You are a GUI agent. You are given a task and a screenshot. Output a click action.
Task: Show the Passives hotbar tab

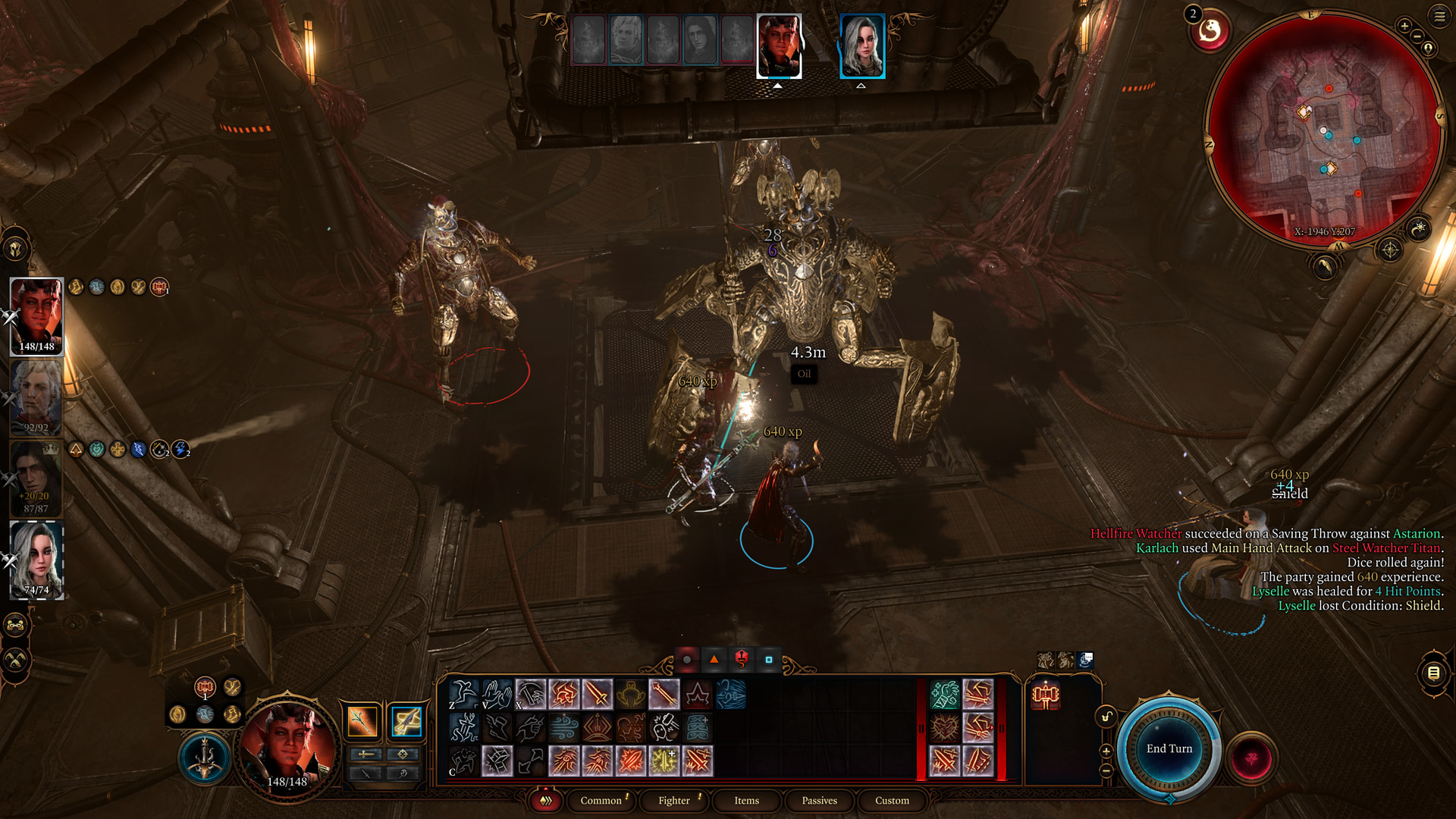pos(819,801)
